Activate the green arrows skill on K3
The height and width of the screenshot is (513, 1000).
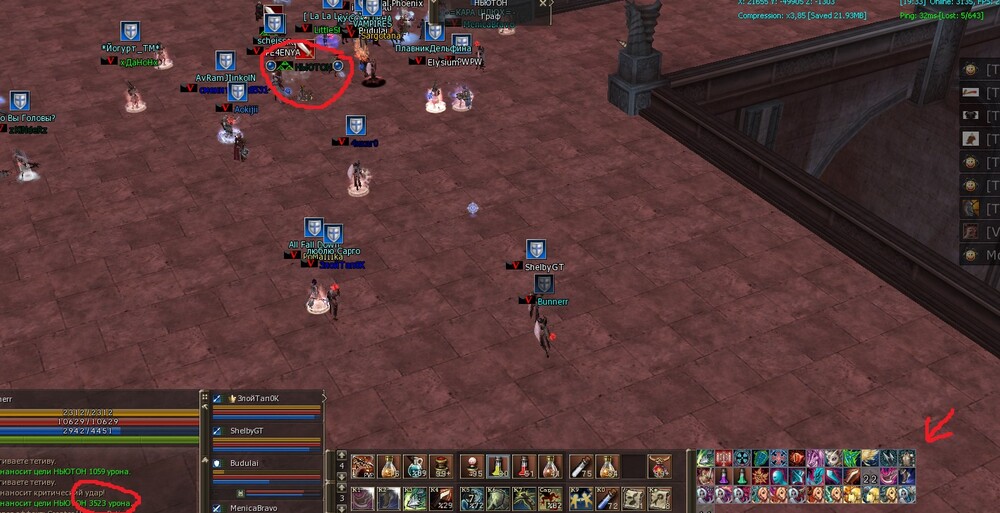pos(416,498)
